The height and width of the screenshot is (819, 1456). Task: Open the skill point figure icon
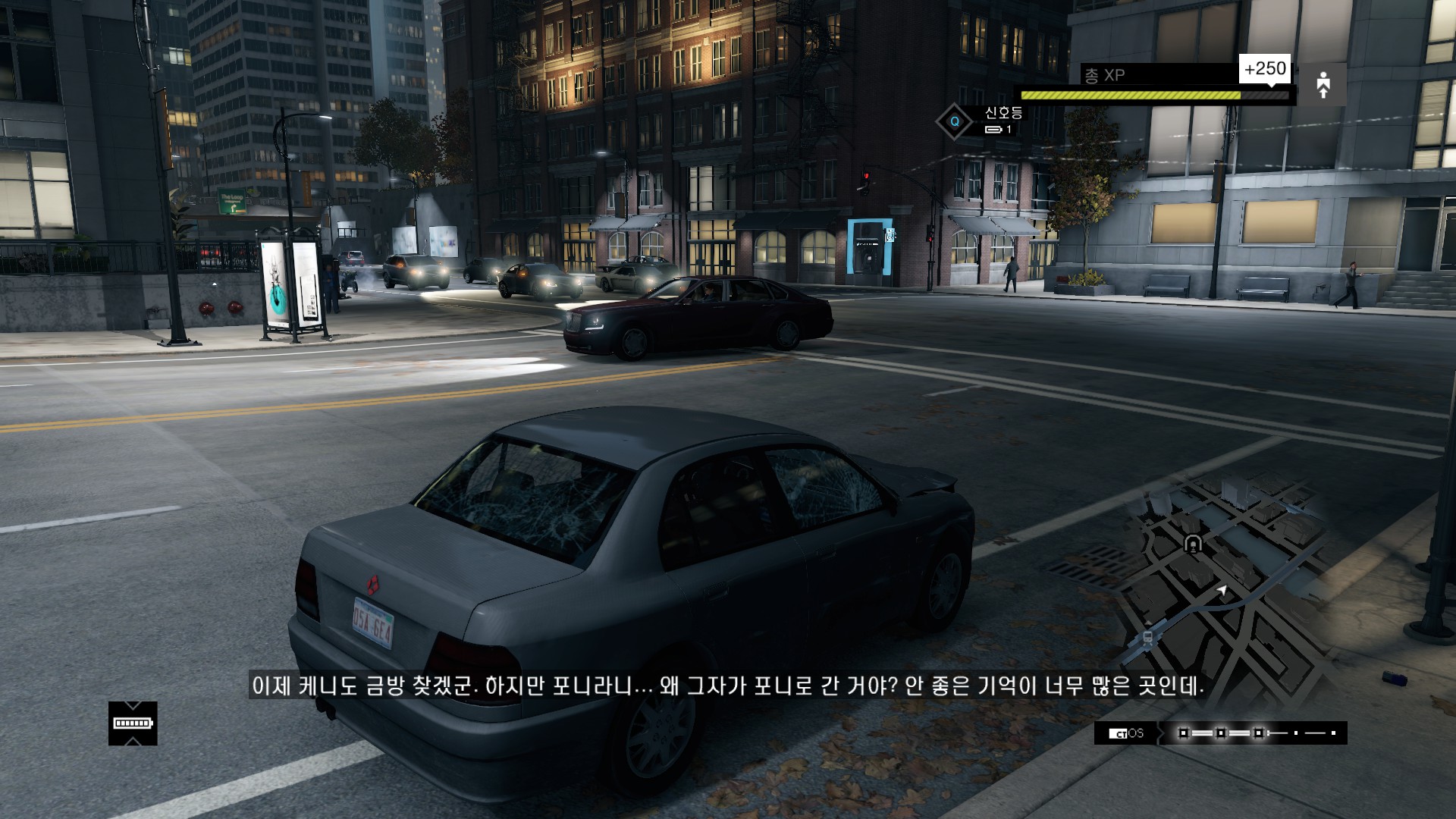[1323, 84]
